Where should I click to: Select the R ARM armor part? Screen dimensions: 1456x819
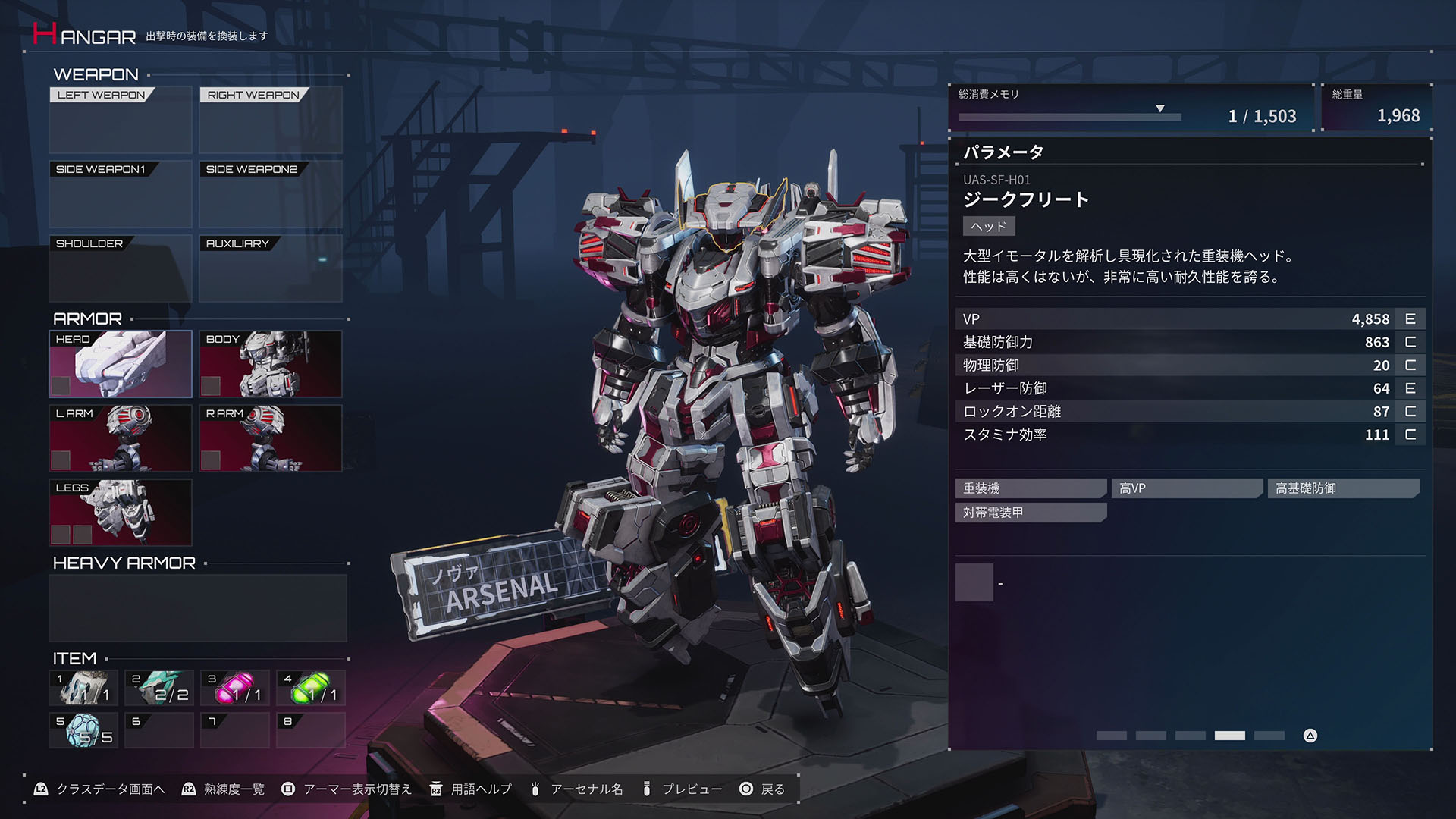[270, 438]
